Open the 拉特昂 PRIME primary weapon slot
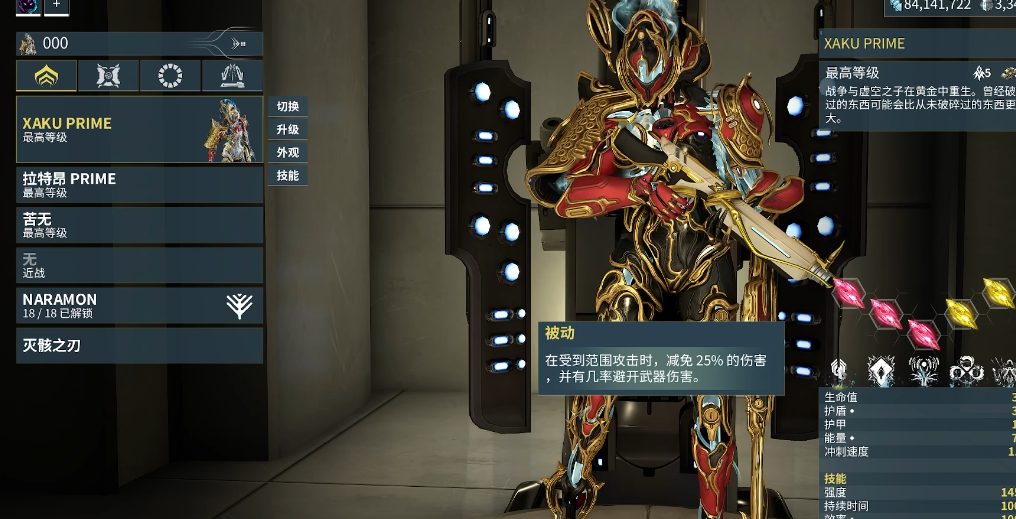The image size is (1016, 519). click(x=139, y=185)
